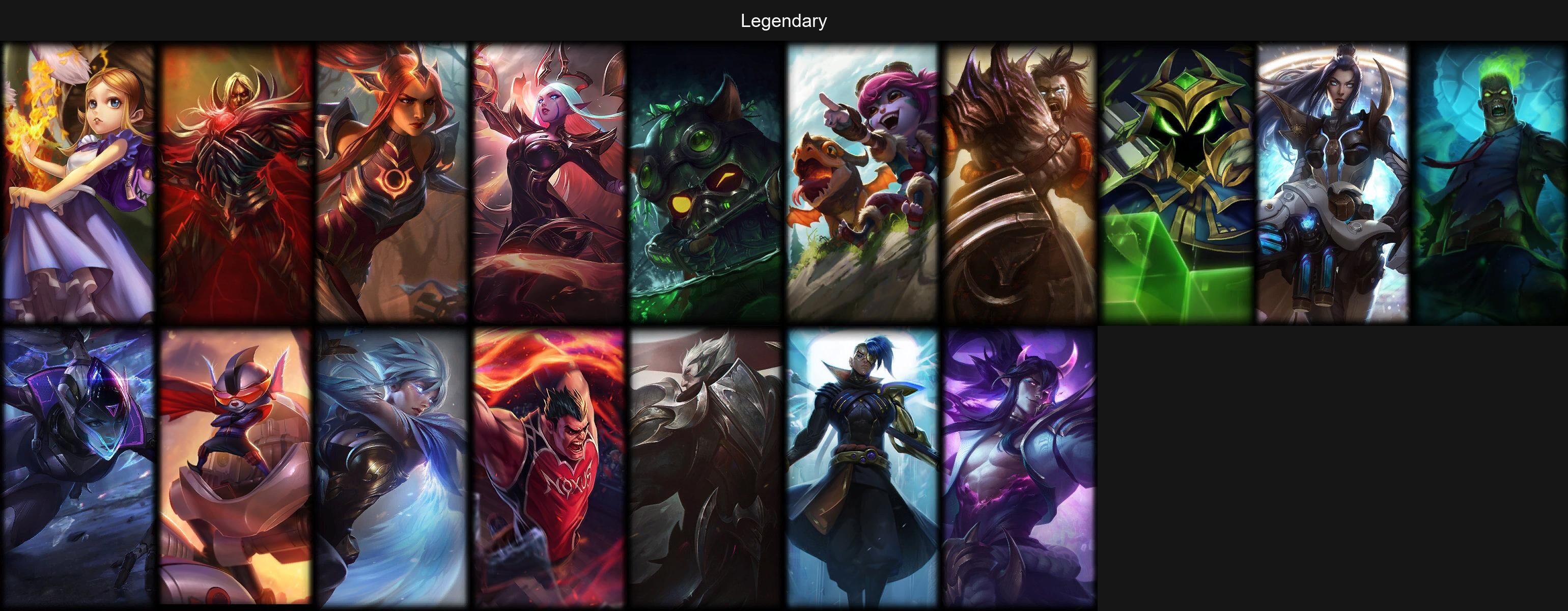This screenshot has height=611, width=1568.
Task: Select the PROJECT Vayne skin
Action: (78, 468)
